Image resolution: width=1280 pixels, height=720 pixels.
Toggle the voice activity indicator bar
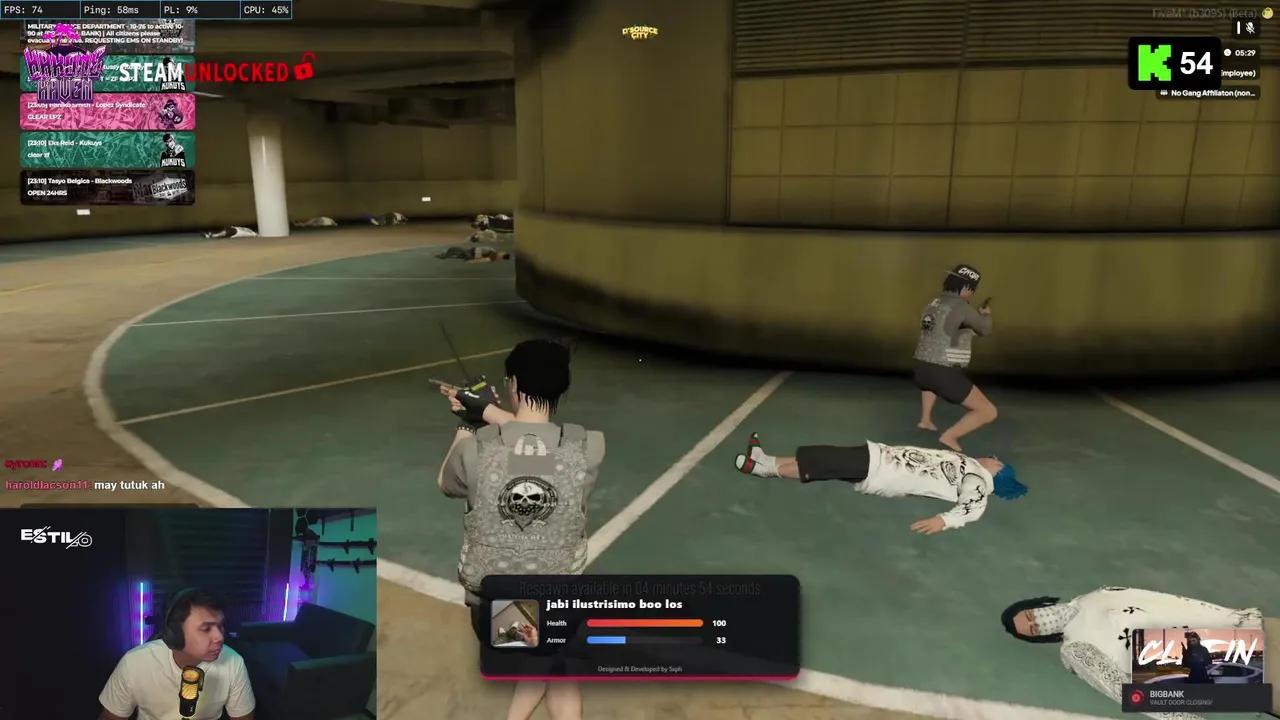pyautogui.click(x=1239, y=26)
